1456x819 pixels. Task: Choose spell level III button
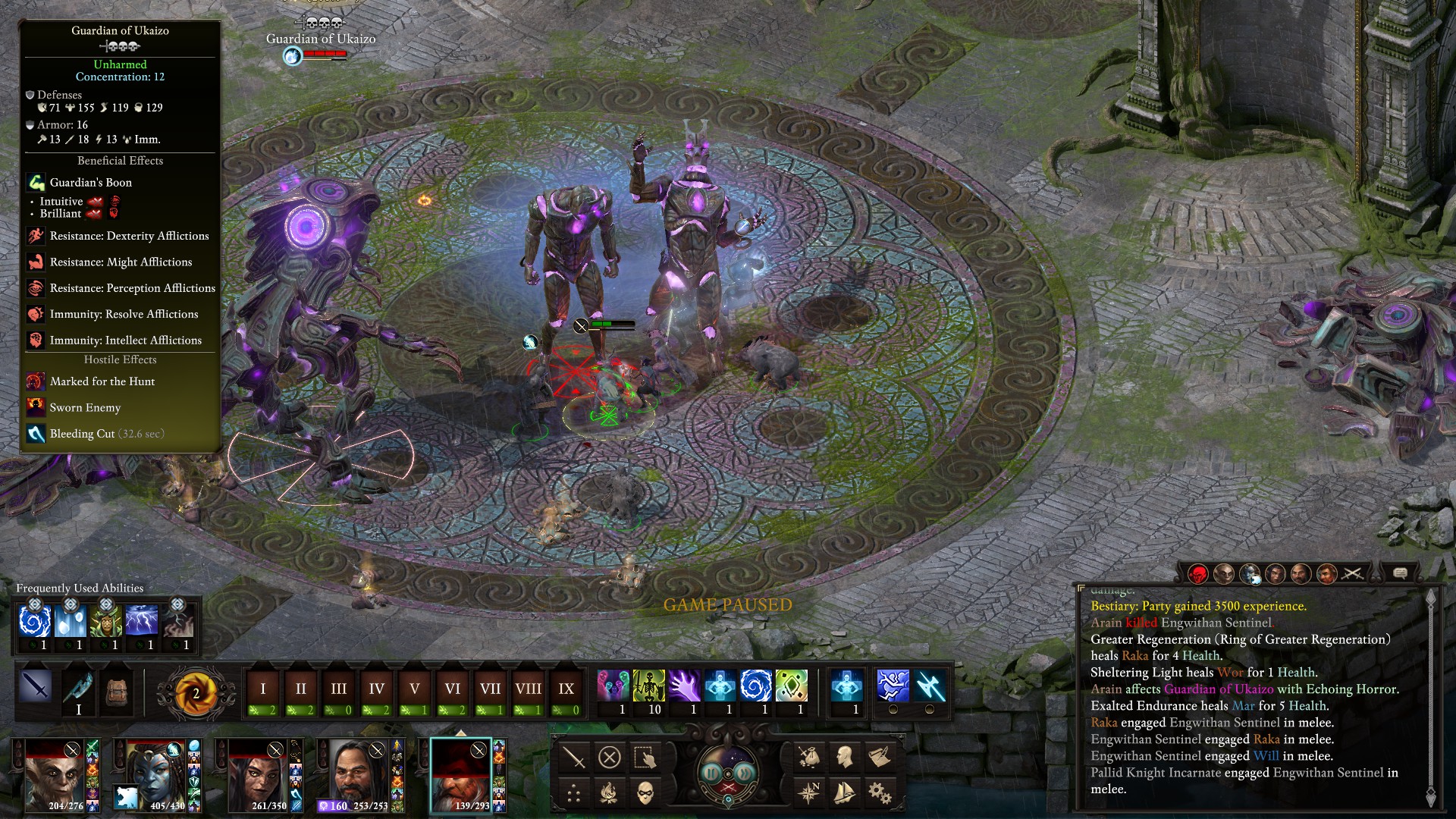338,689
